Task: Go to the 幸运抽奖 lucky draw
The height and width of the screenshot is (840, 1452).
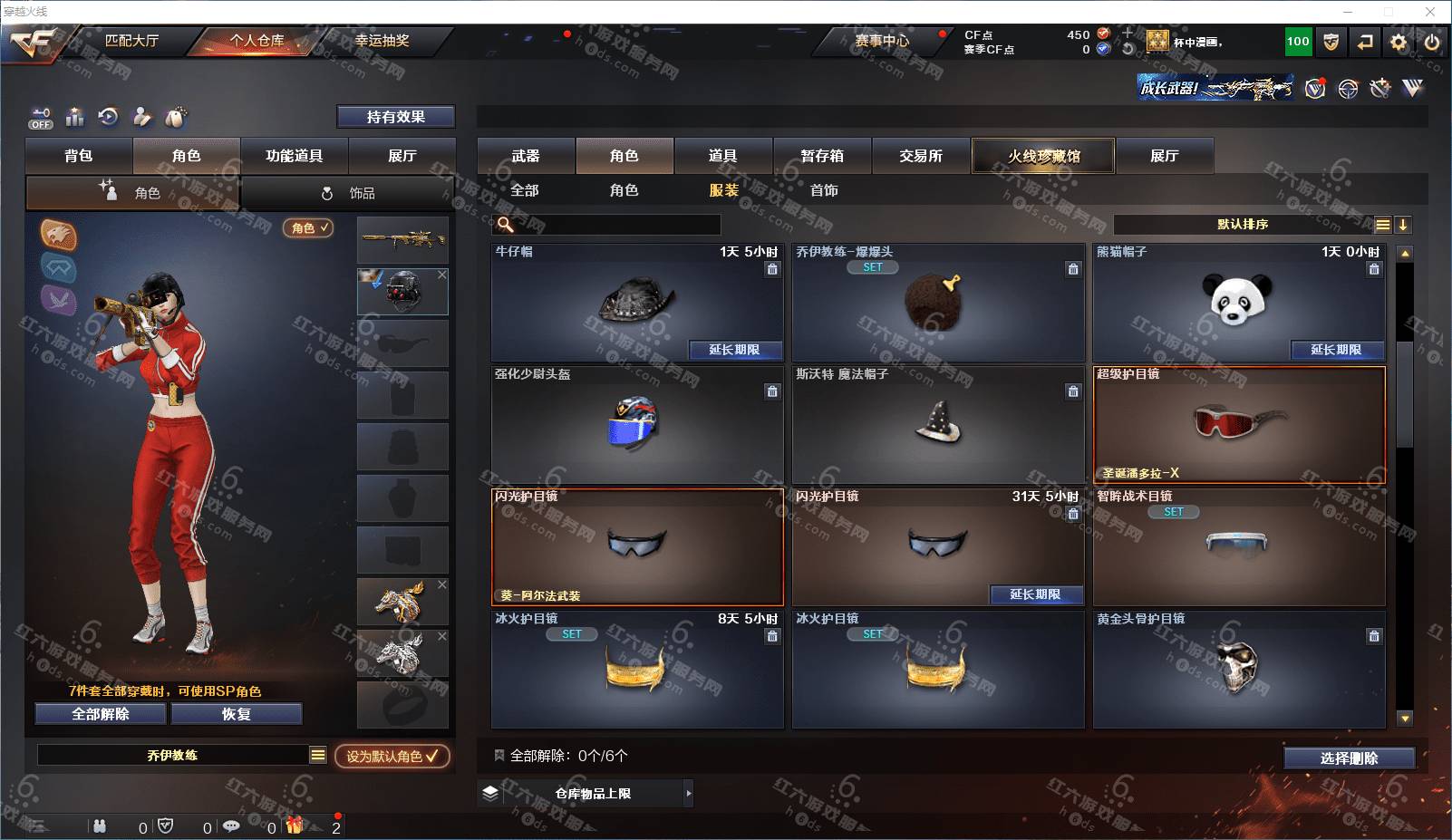Action: pyautogui.click(x=382, y=41)
